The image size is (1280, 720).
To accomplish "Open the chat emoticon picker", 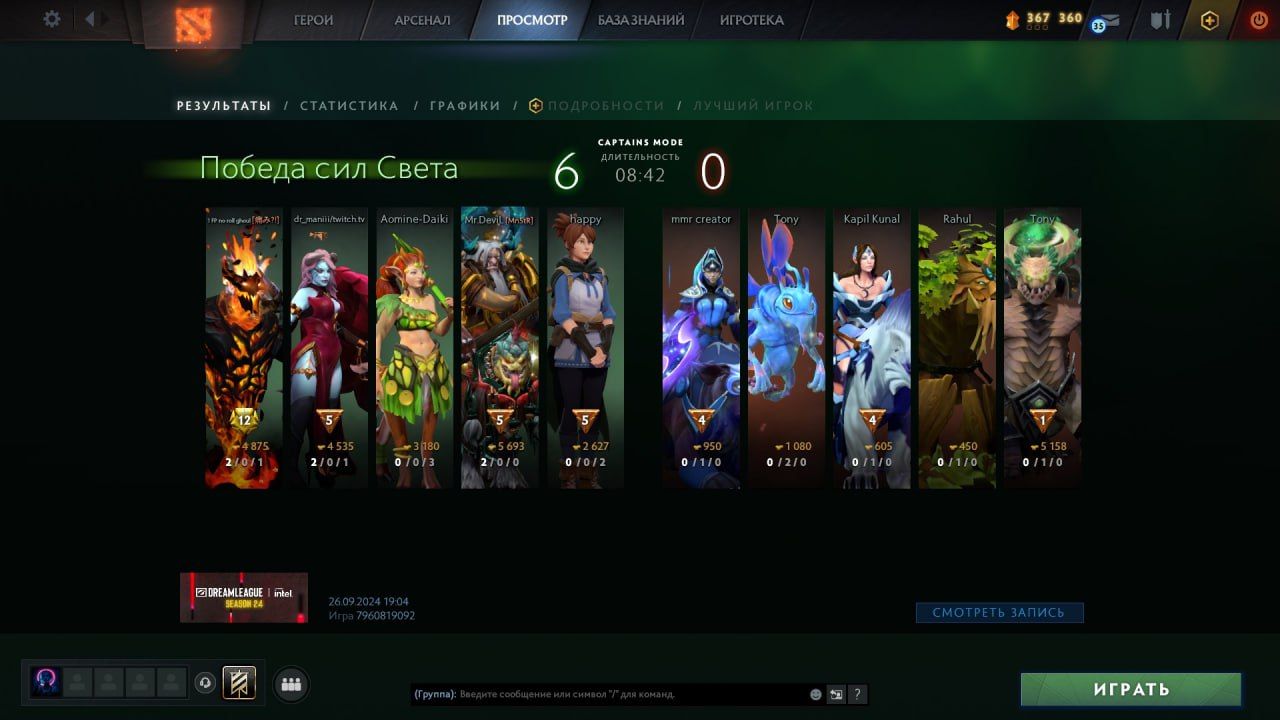I will (x=816, y=694).
